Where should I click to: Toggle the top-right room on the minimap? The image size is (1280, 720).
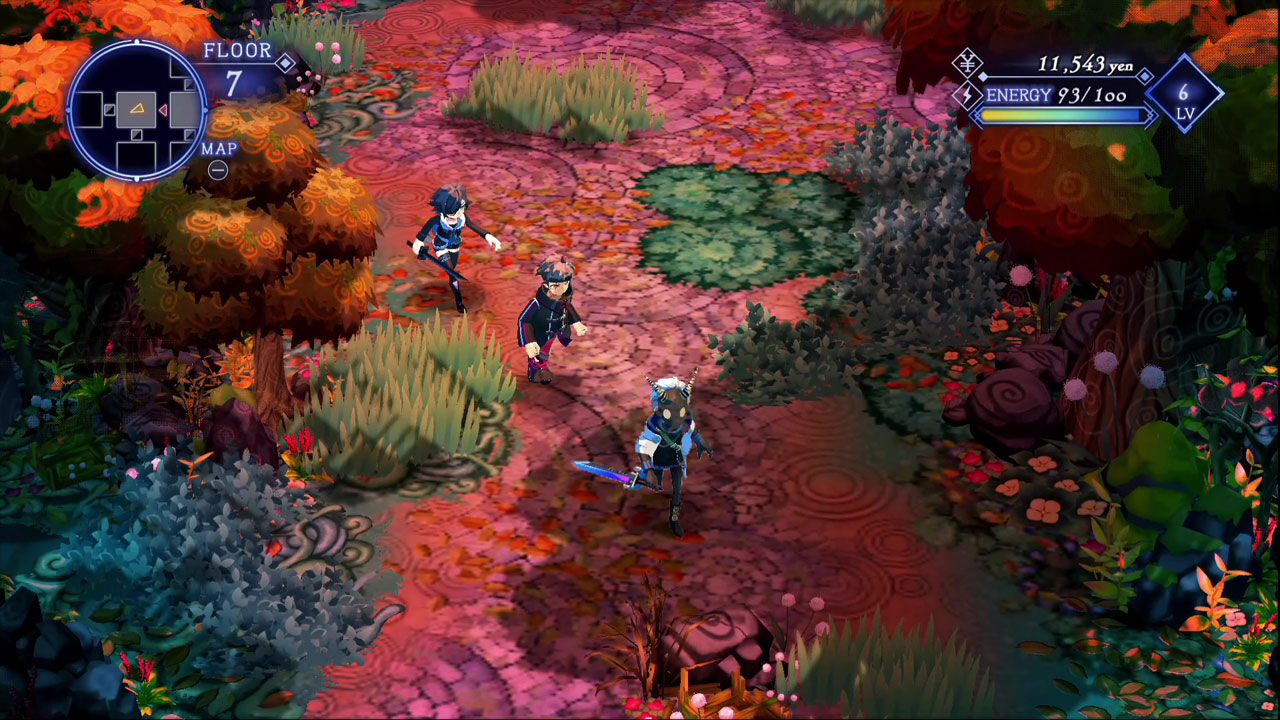pos(180,68)
